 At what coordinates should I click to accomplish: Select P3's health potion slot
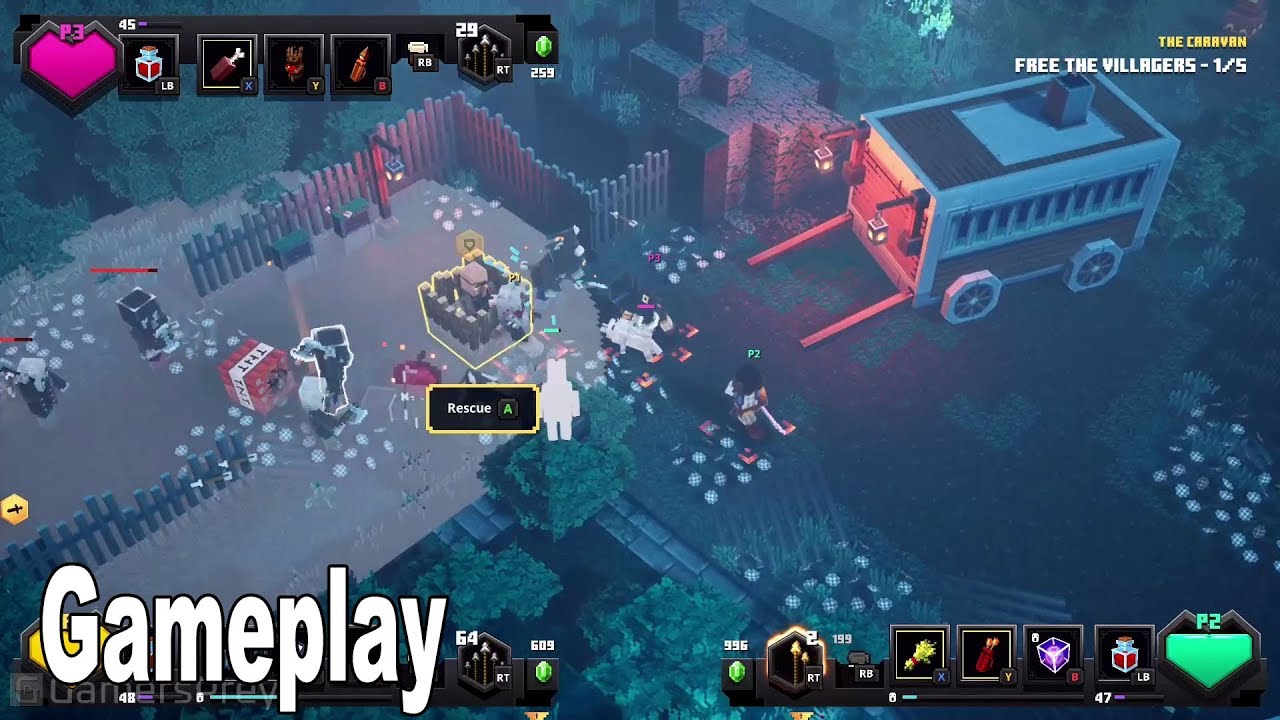tap(149, 65)
